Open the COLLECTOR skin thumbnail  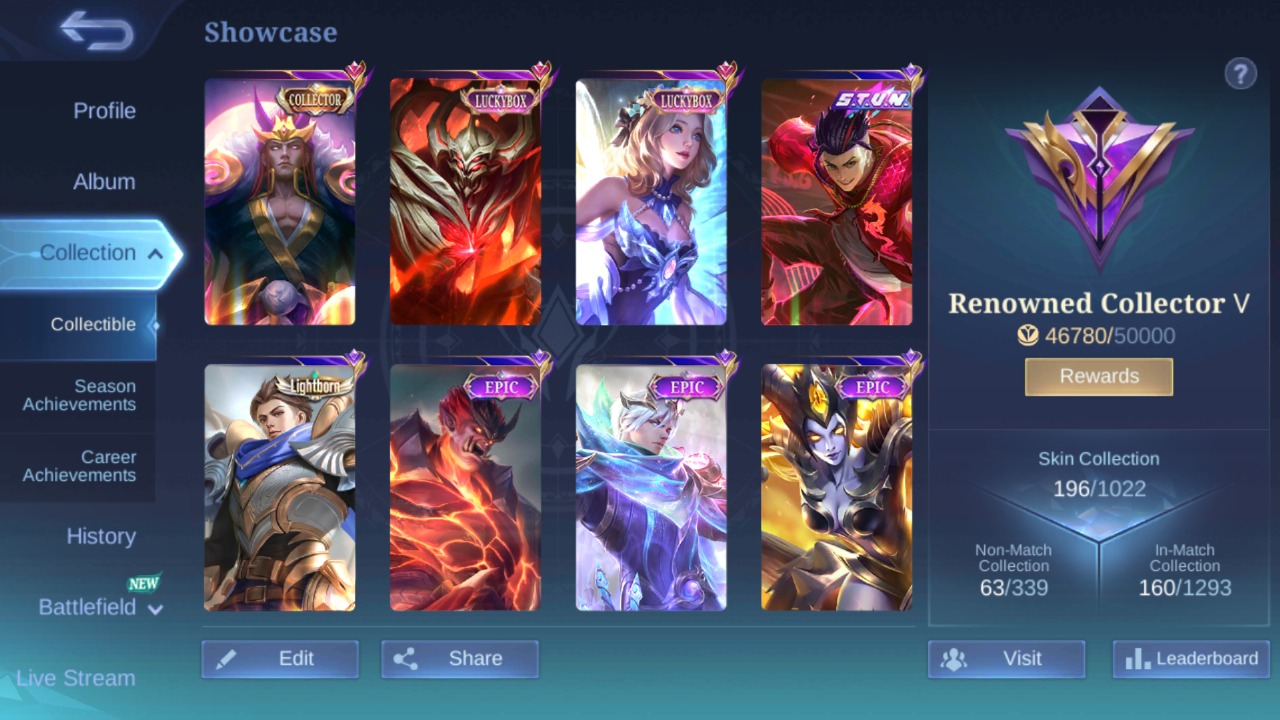point(280,200)
